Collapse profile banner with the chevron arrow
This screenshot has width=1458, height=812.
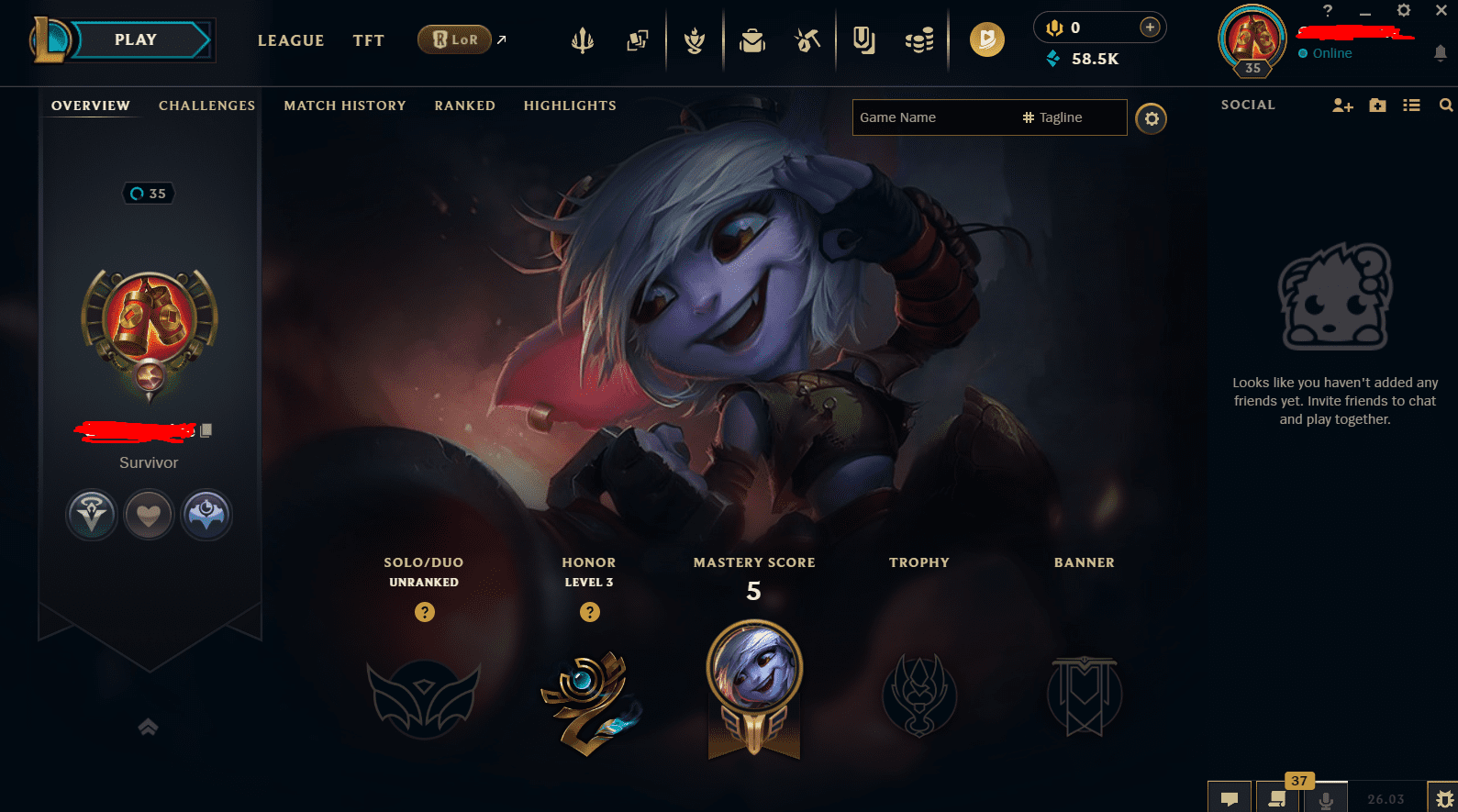pyautogui.click(x=148, y=727)
